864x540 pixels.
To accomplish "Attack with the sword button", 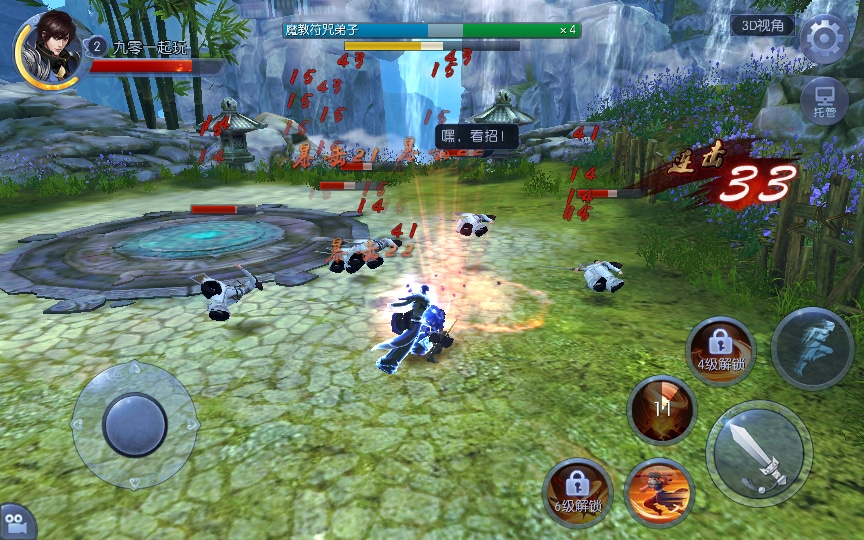I will click(x=758, y=453).
